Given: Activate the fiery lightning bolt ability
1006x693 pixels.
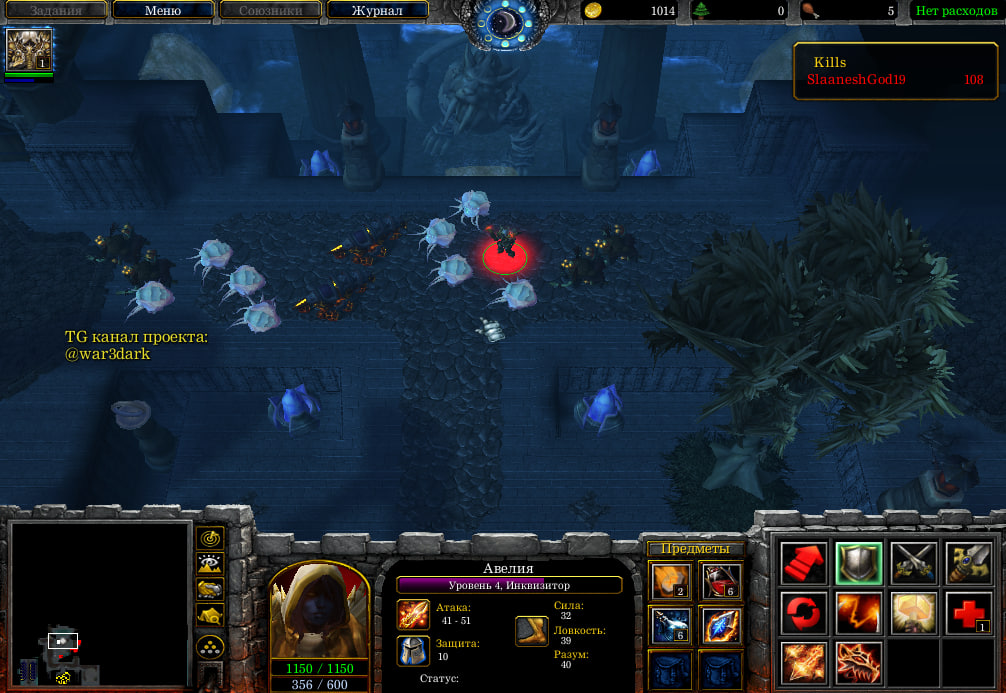Looking at the screenshot, I should pos(858,612).
